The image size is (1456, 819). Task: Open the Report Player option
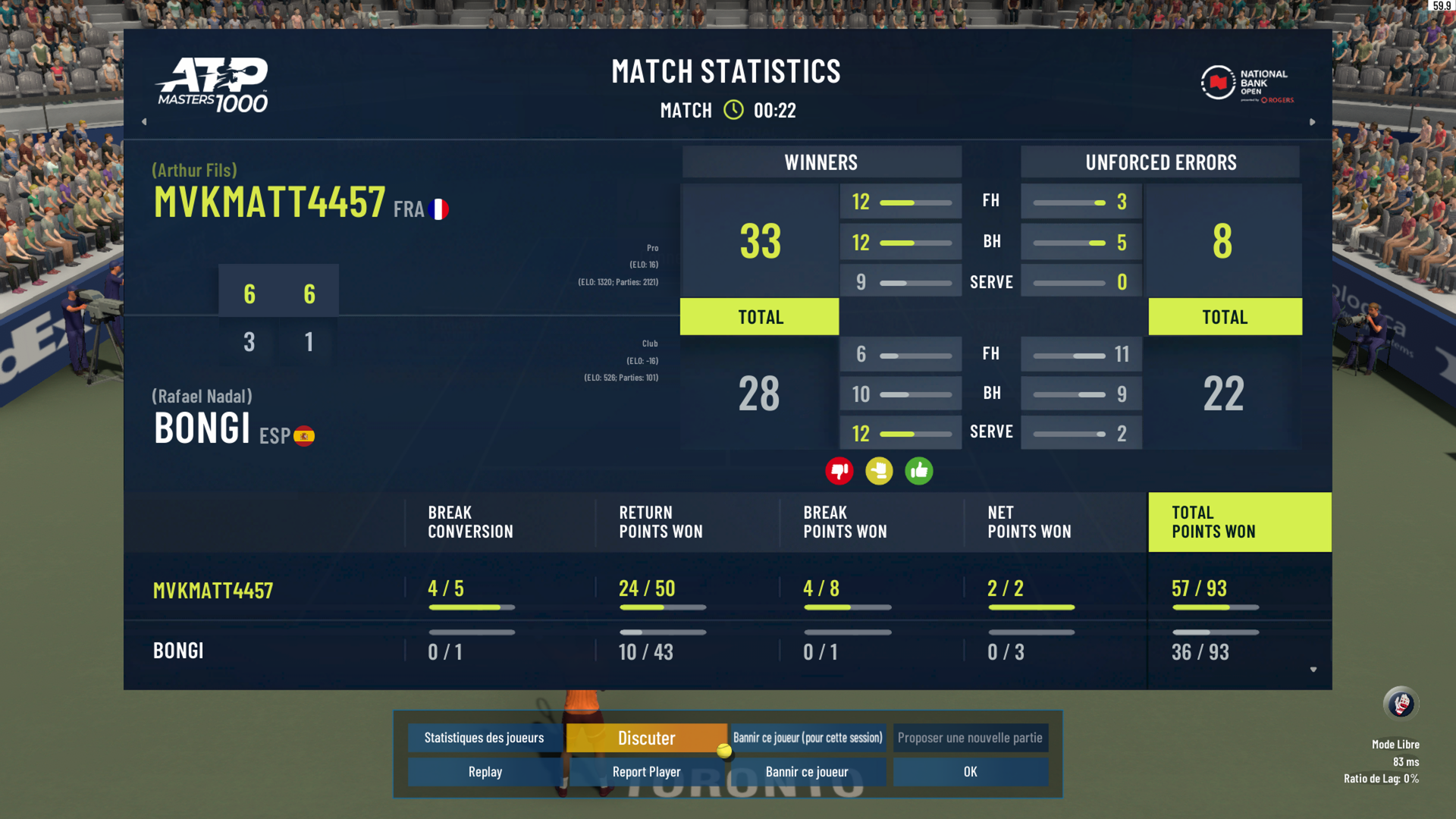click(646, 772)
